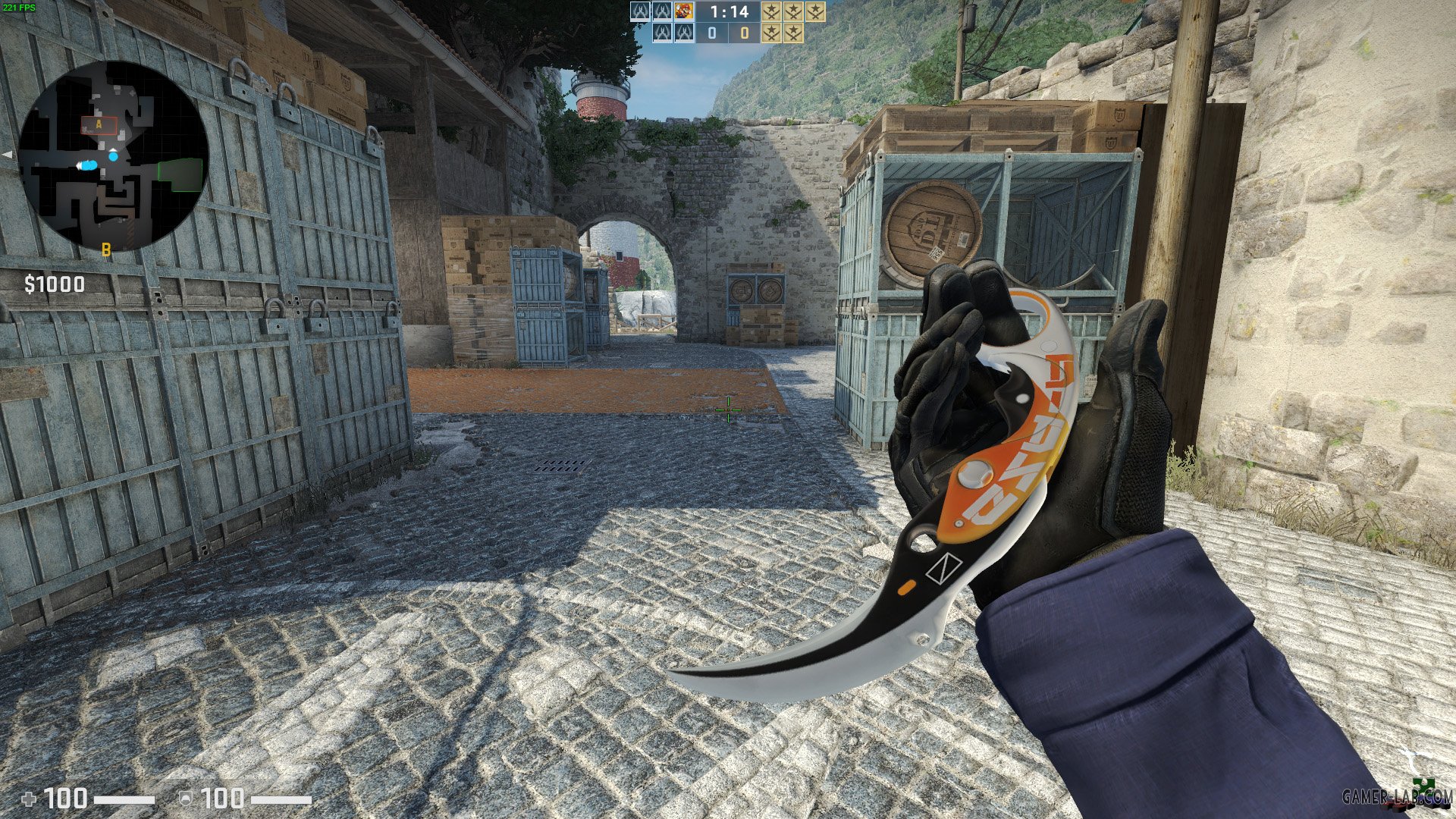Open the CT score showing 0

[x=712, y=34]
